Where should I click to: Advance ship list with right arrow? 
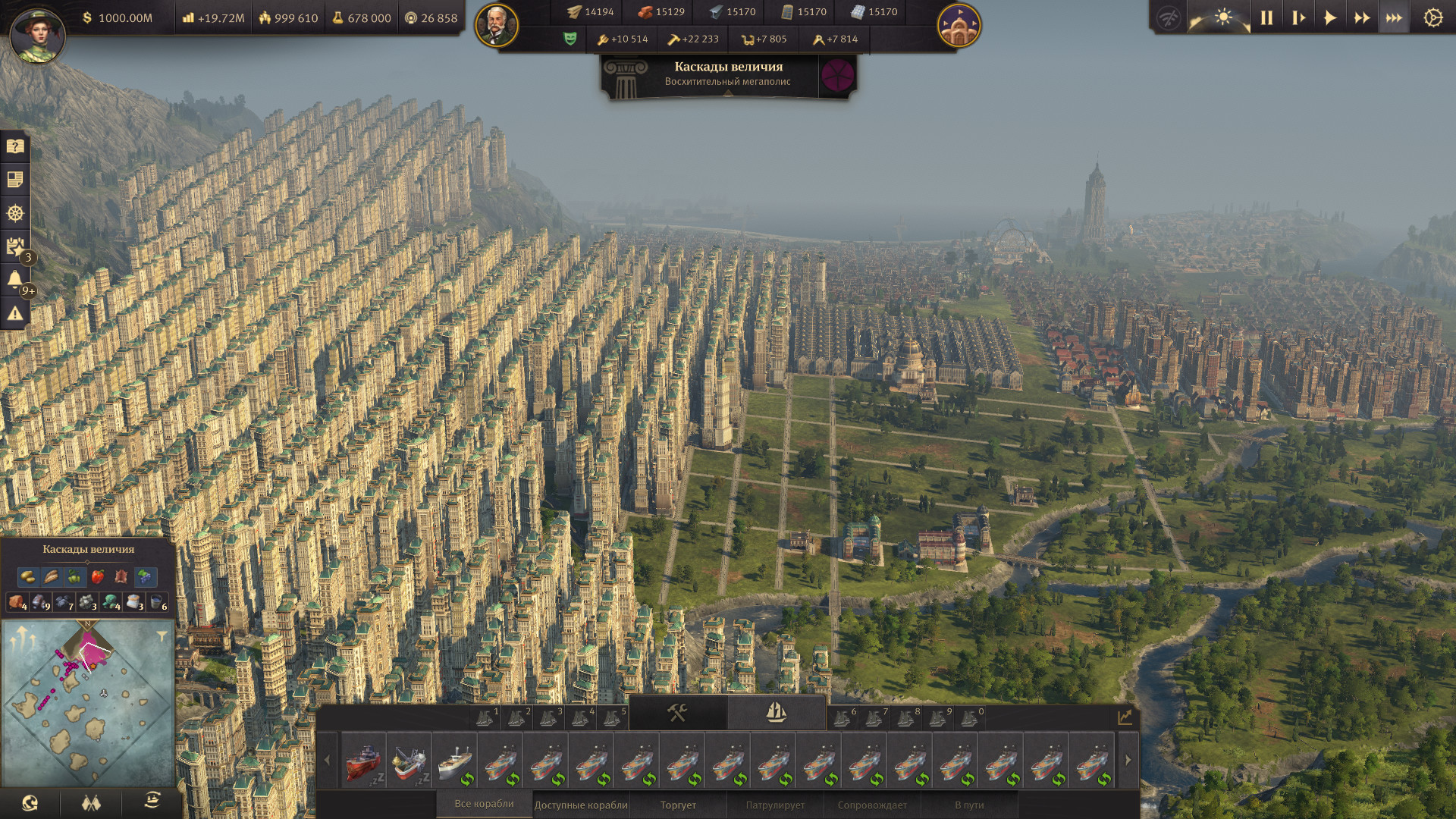(1128, 760)
